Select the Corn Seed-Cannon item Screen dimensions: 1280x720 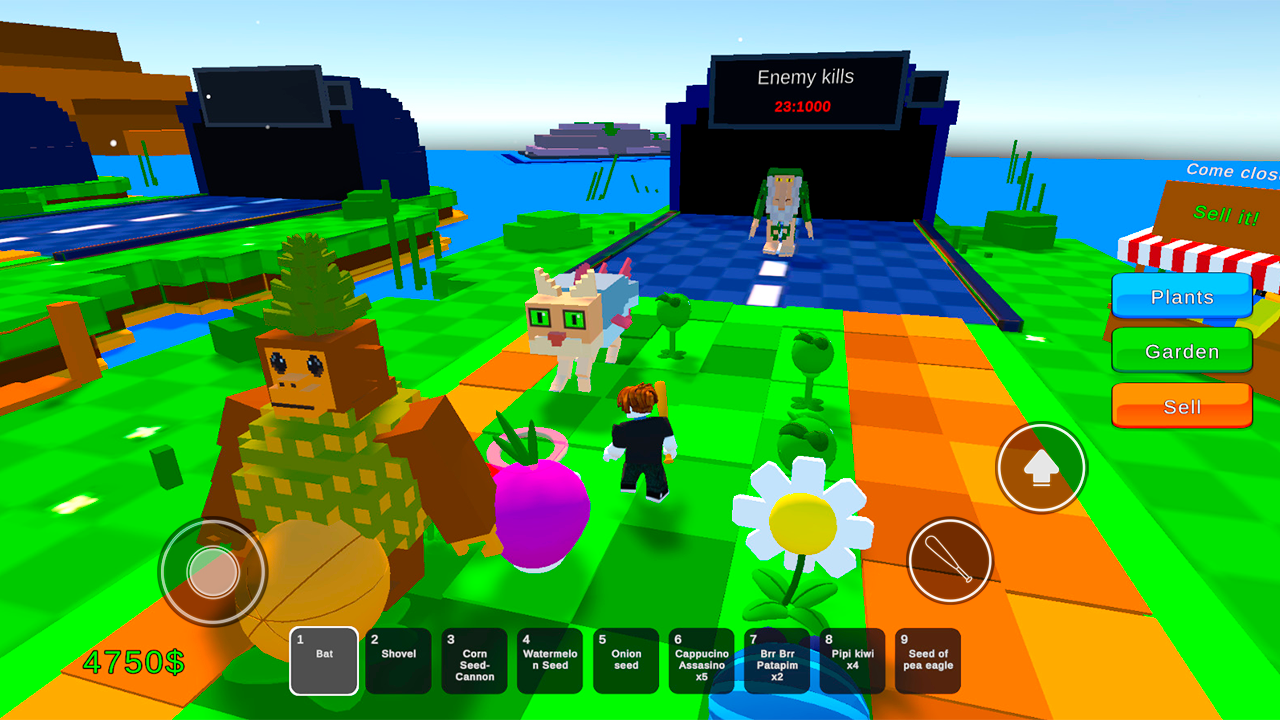(474, 660)
